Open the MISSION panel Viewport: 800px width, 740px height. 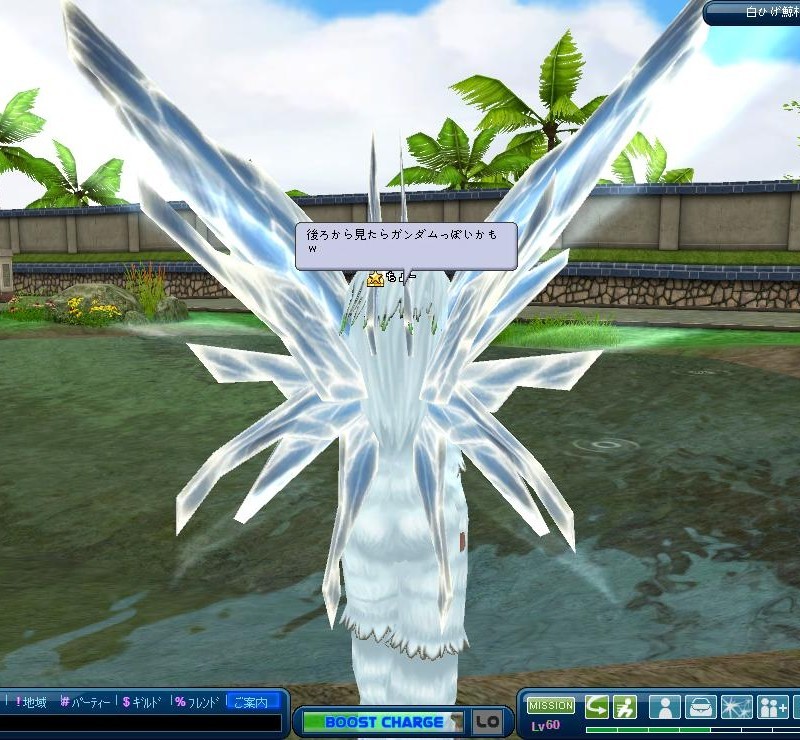(551, 705)
